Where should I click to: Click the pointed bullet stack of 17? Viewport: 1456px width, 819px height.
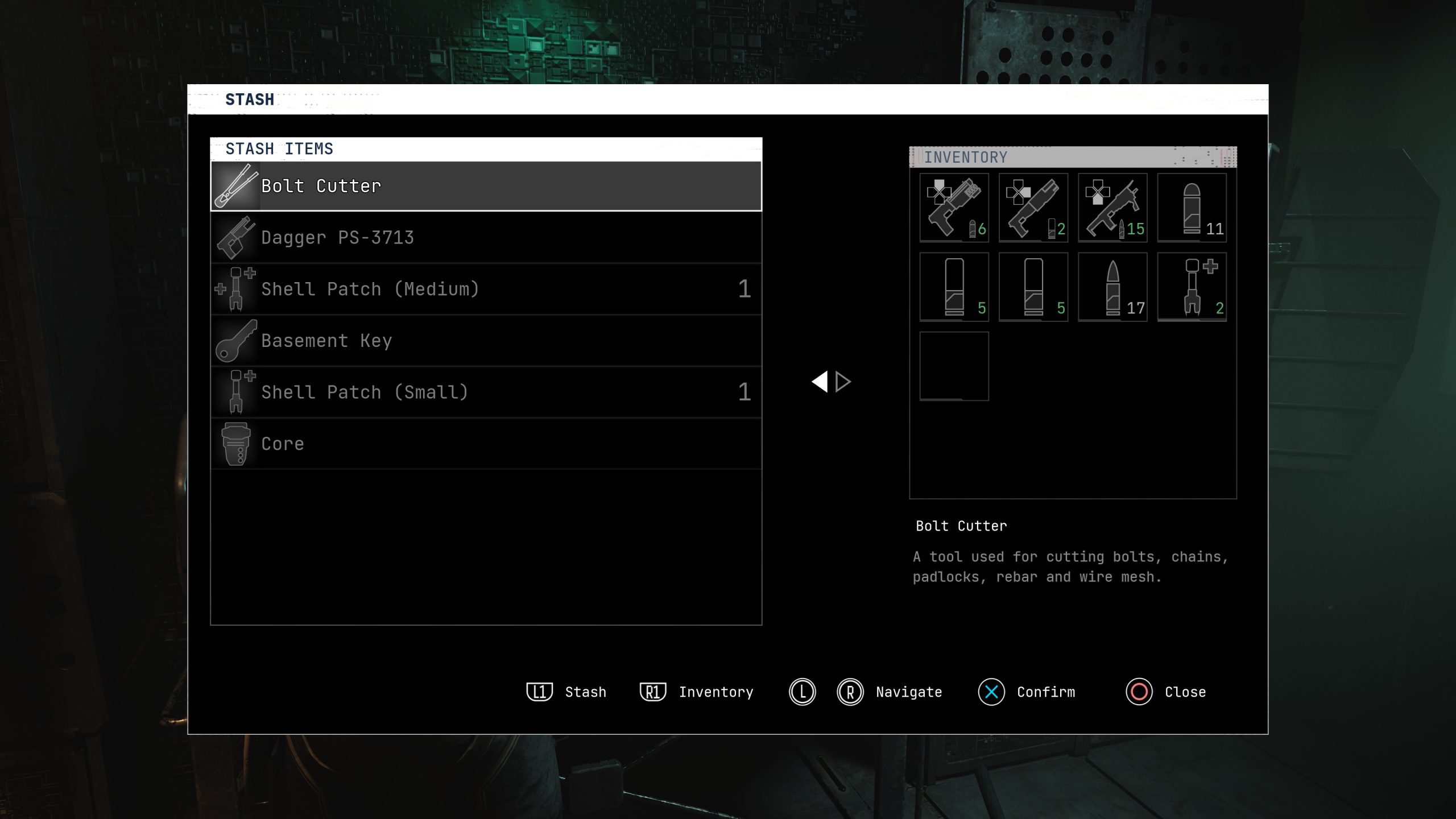point(1112,287)
